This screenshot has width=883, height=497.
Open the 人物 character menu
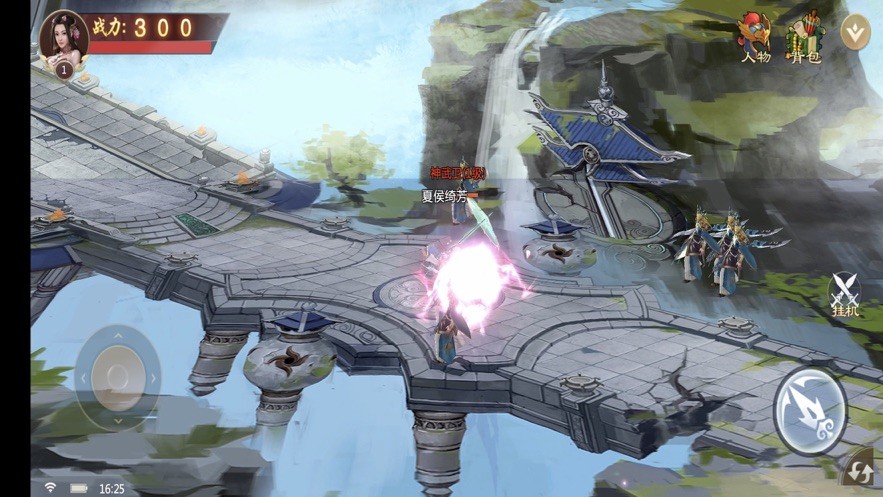(755, 38)
